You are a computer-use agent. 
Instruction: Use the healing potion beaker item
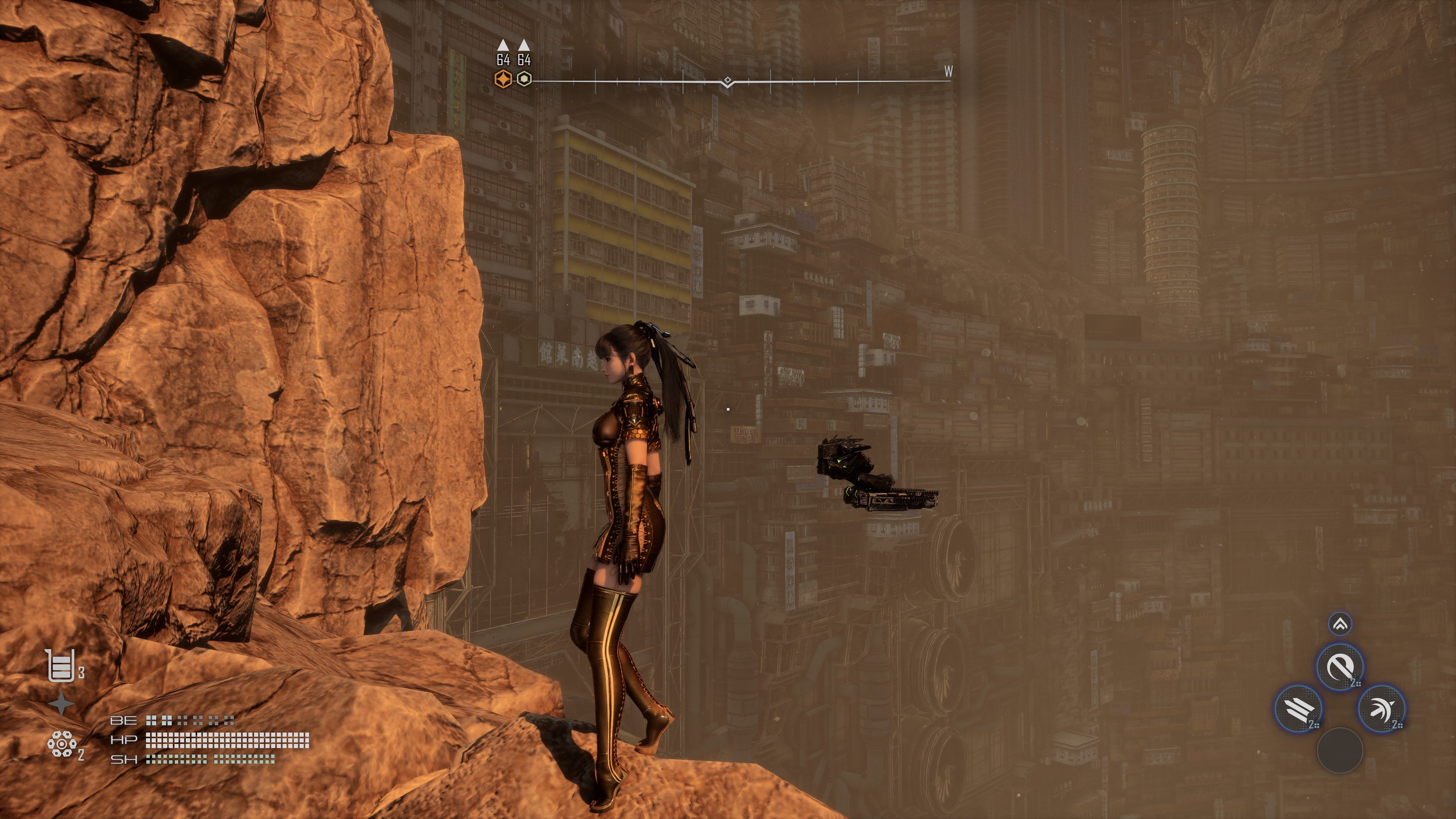pyautogui.click(x=61, y=666)
